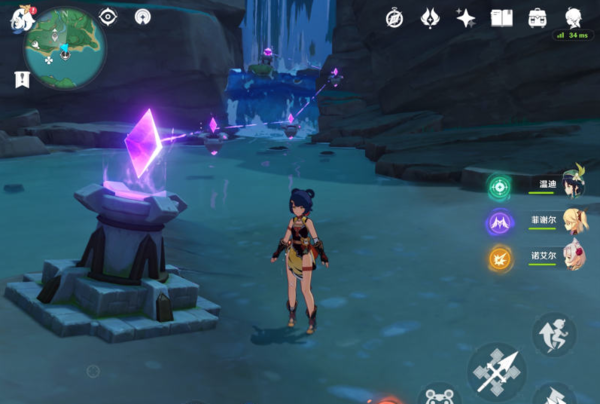Viewport: 600px width, 404px height.
Task: Open the adventurer handbook book icon
Action: pyautogui.click(x=501, y=18)
